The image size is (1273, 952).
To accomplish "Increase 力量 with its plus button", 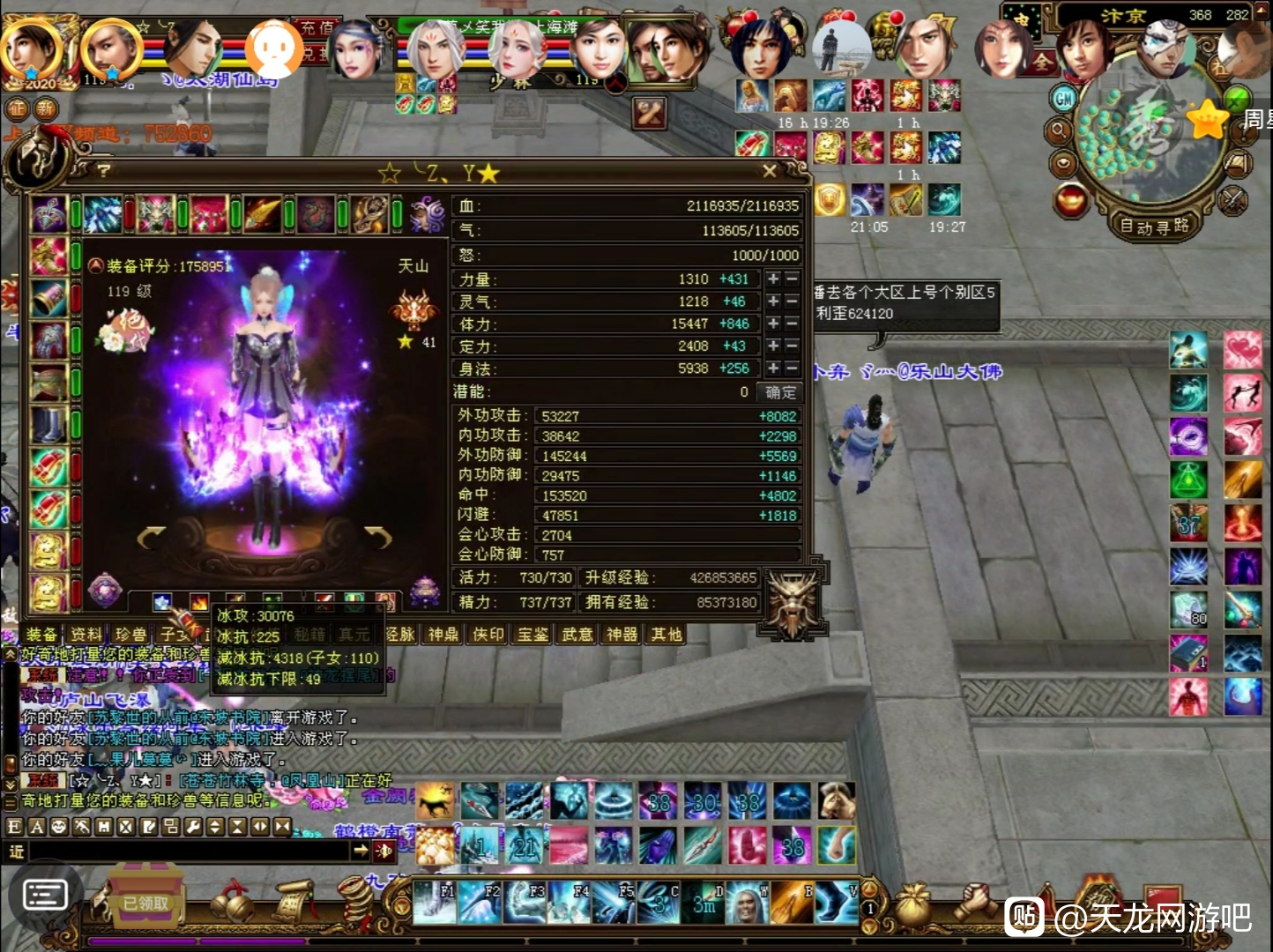I will tap(773, 279).
